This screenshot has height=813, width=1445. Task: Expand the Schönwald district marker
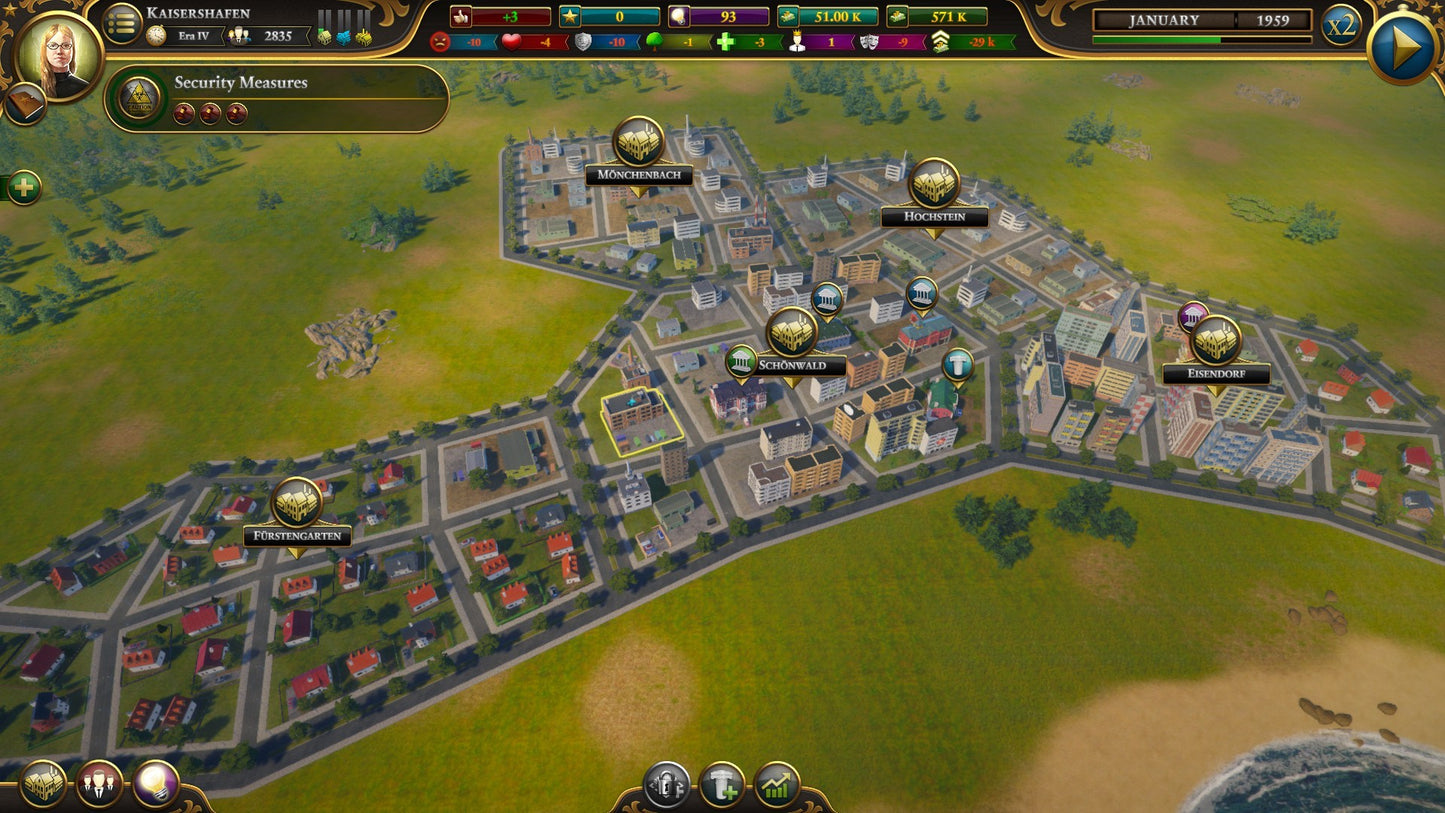pyautogui.click(x=793, y=334)
